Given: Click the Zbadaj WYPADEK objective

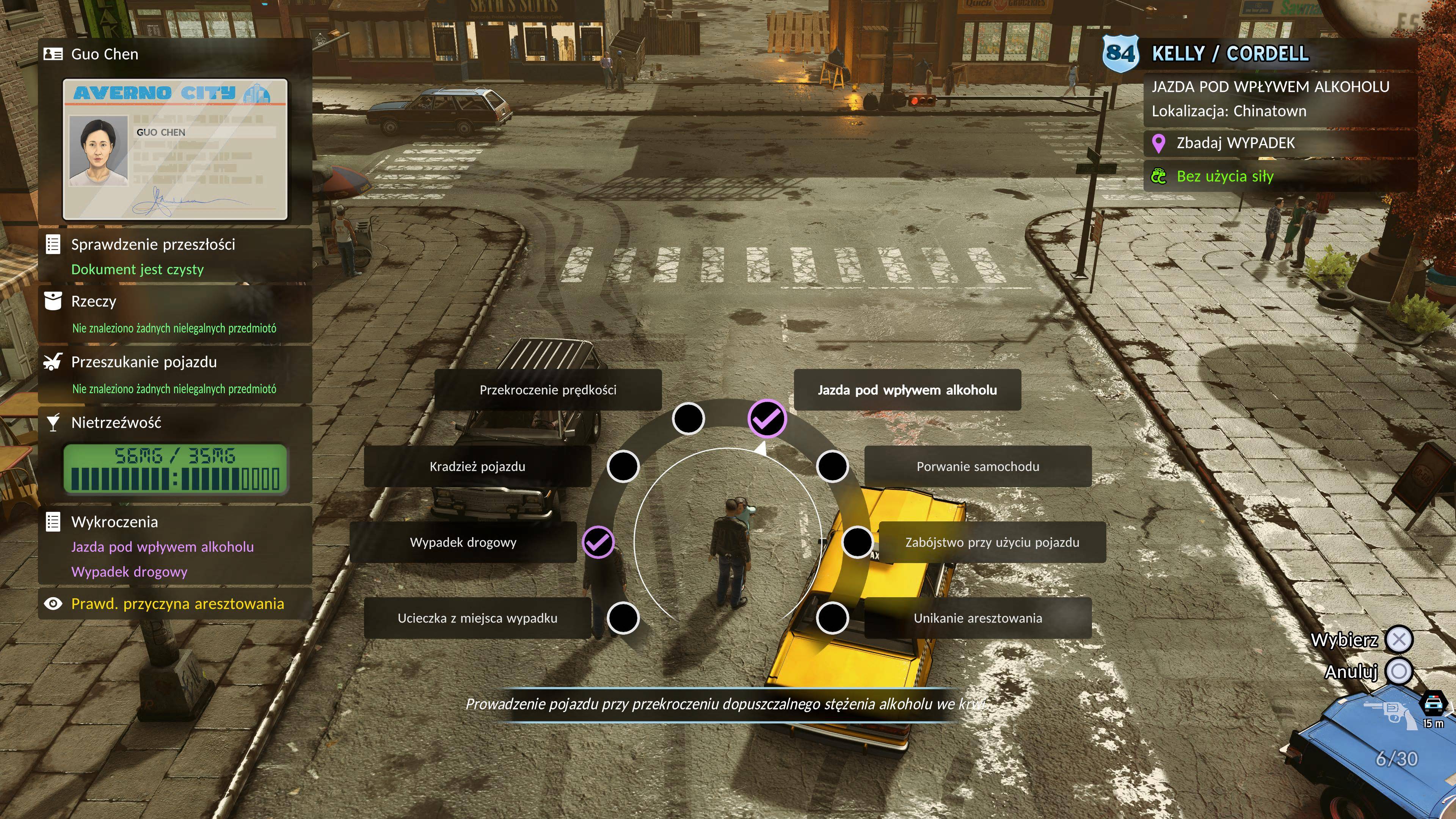Looking at the screenshot, I should (x=1235, y=143).
